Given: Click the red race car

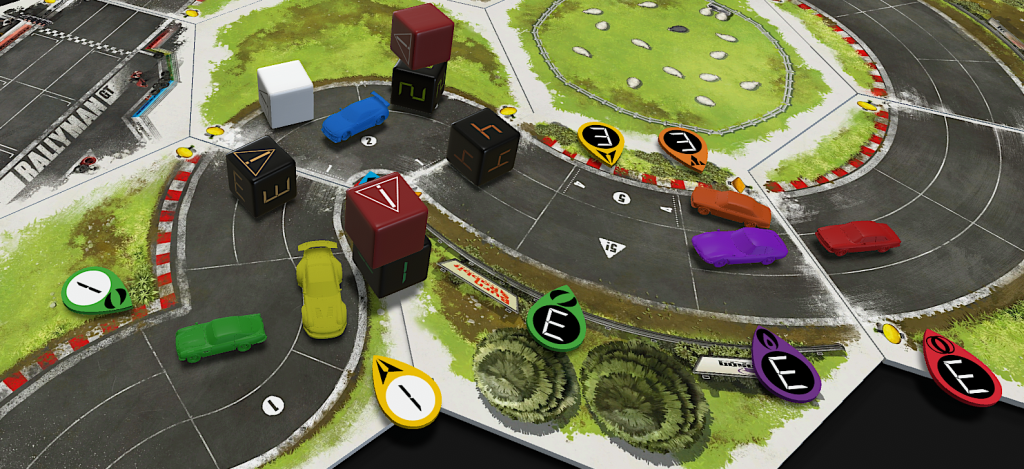Looking at the screenshot, I should [x=857, y=238].
